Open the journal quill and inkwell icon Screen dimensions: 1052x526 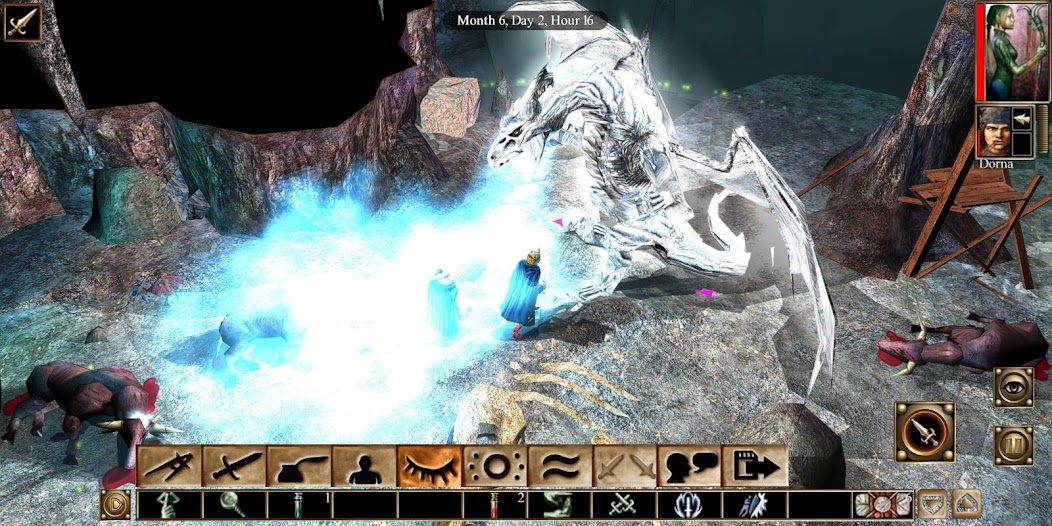[299, 466]
